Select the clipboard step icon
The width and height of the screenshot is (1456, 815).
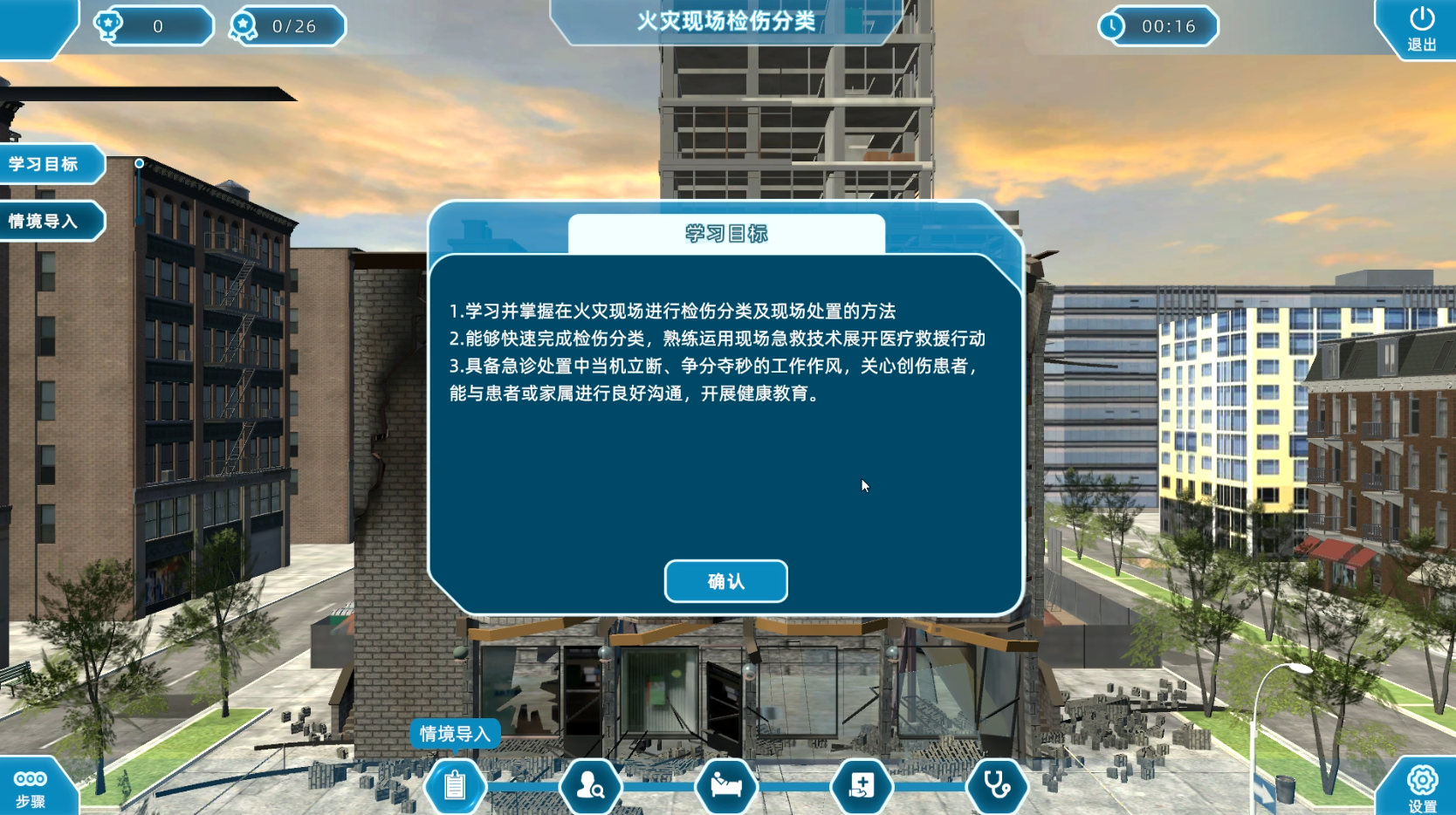(454, 785)
